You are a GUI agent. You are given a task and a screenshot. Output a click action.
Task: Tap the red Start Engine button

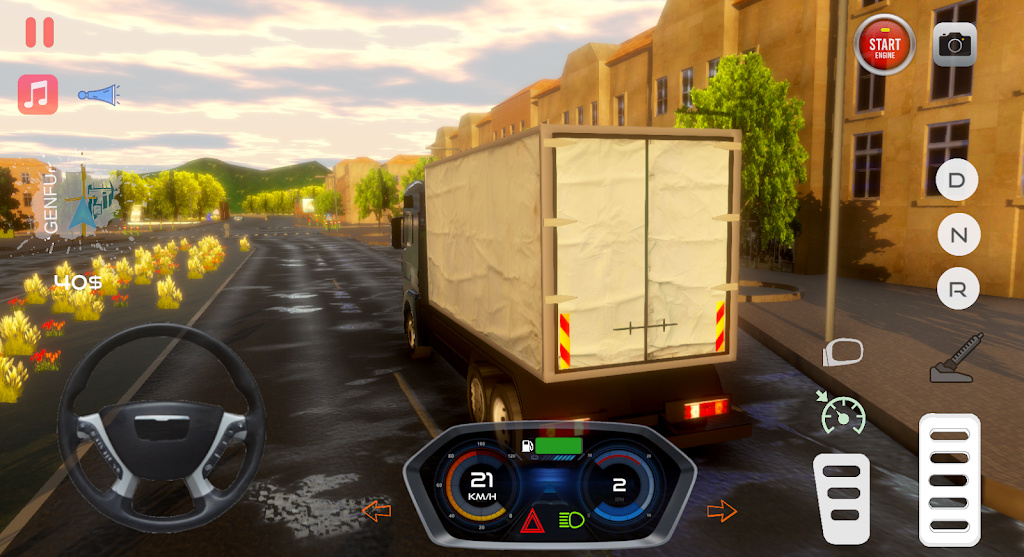884,44
